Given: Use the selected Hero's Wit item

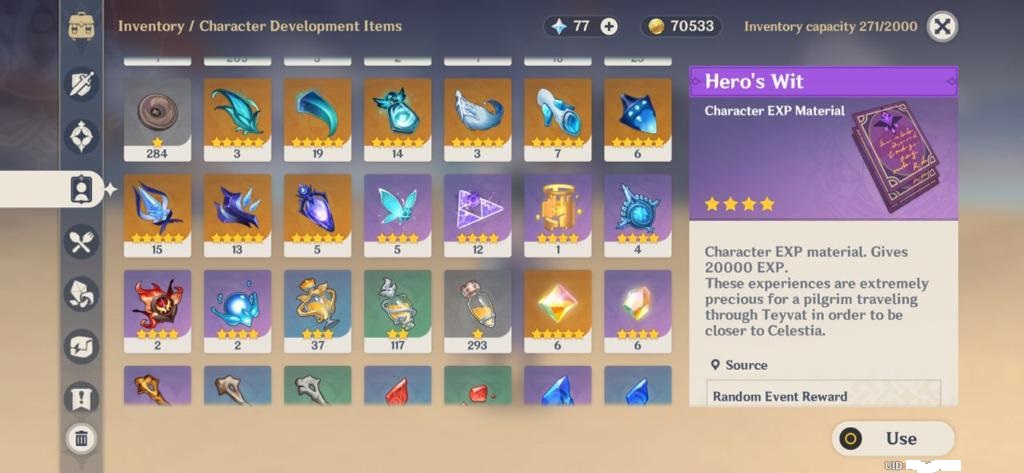Looking at the screenshot, I should coord(893,438).
